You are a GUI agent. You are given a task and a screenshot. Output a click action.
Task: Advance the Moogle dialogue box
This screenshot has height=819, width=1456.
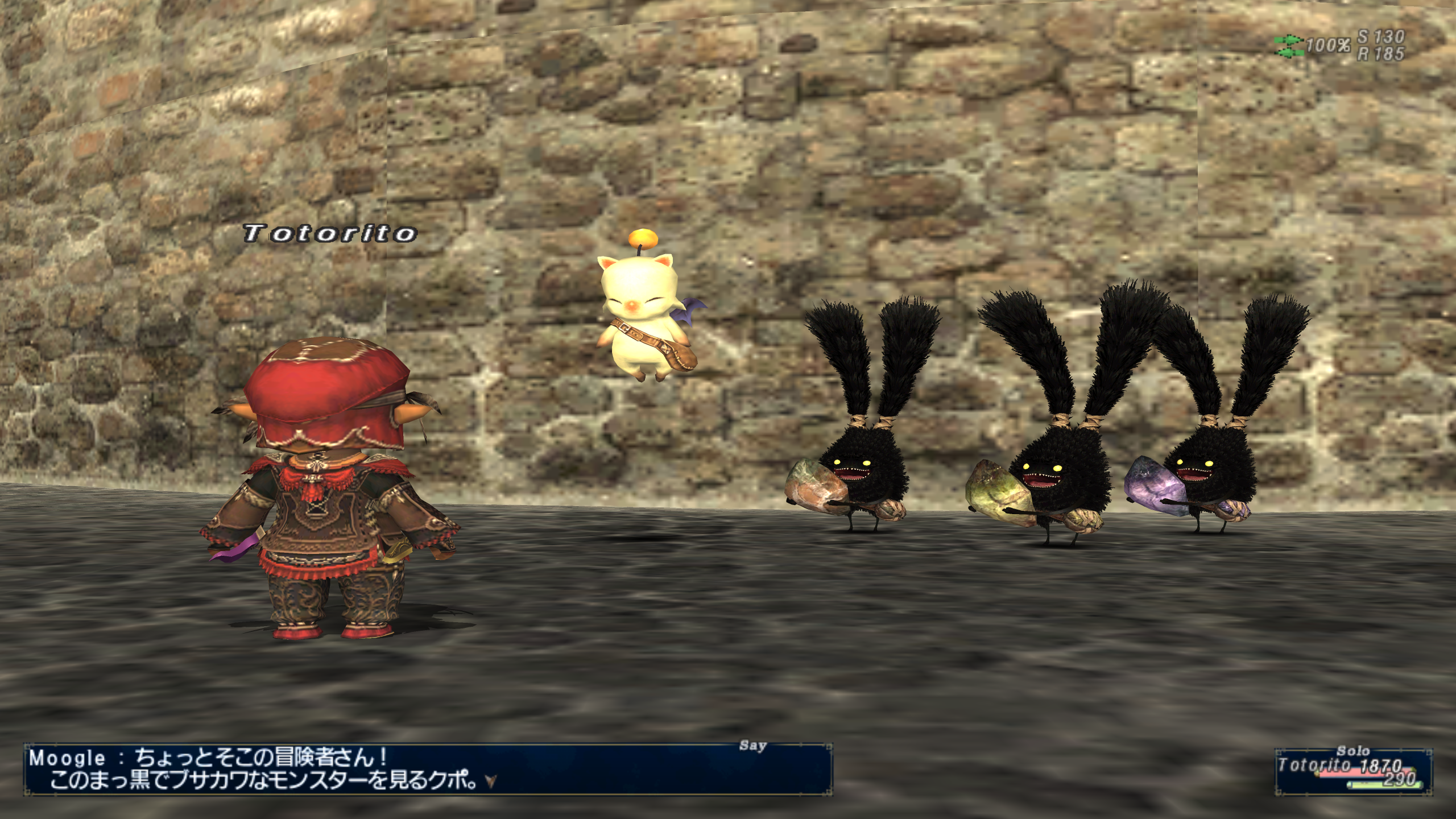(427, 769)
